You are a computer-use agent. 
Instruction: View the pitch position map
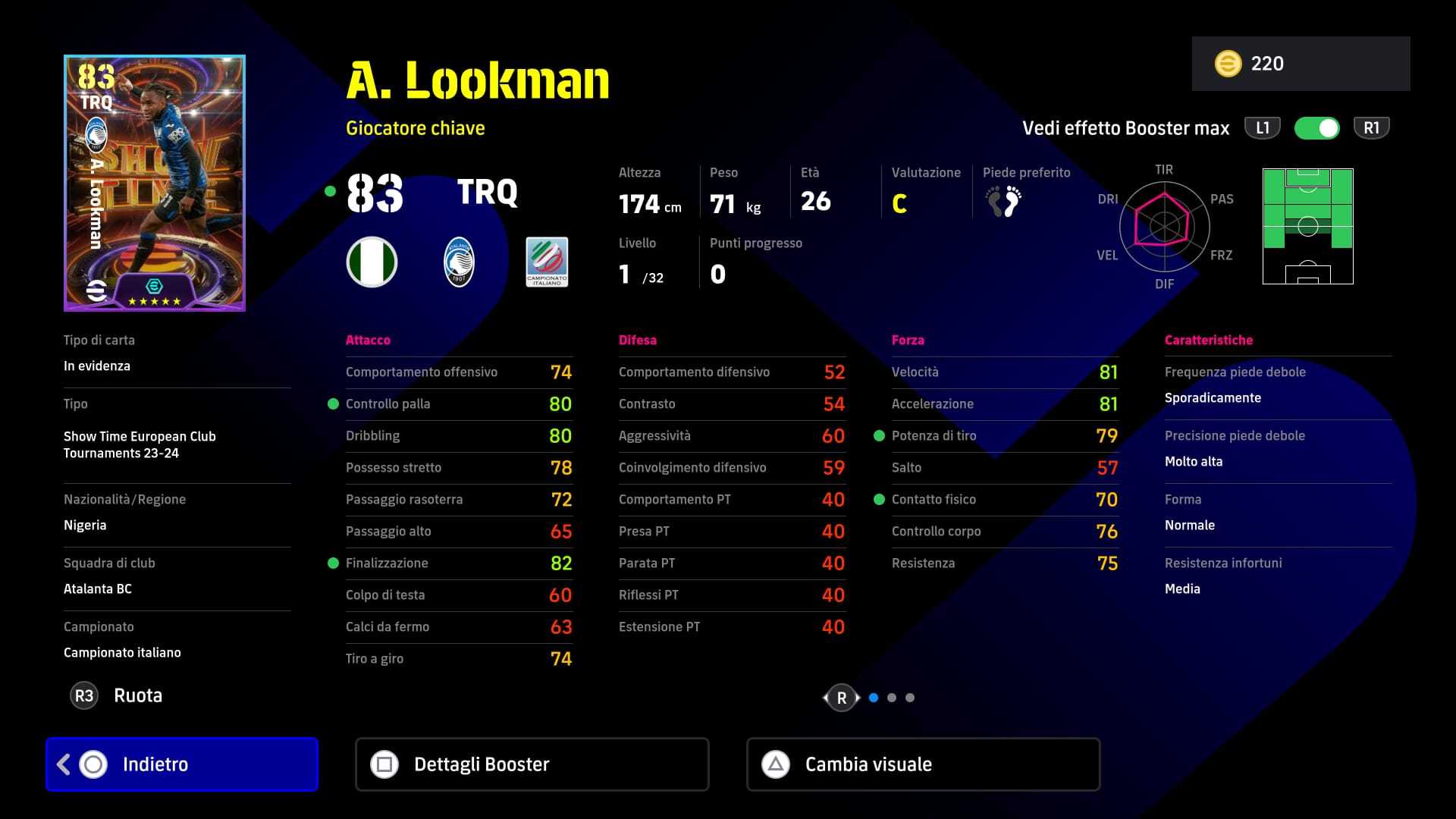(1307, 227)
